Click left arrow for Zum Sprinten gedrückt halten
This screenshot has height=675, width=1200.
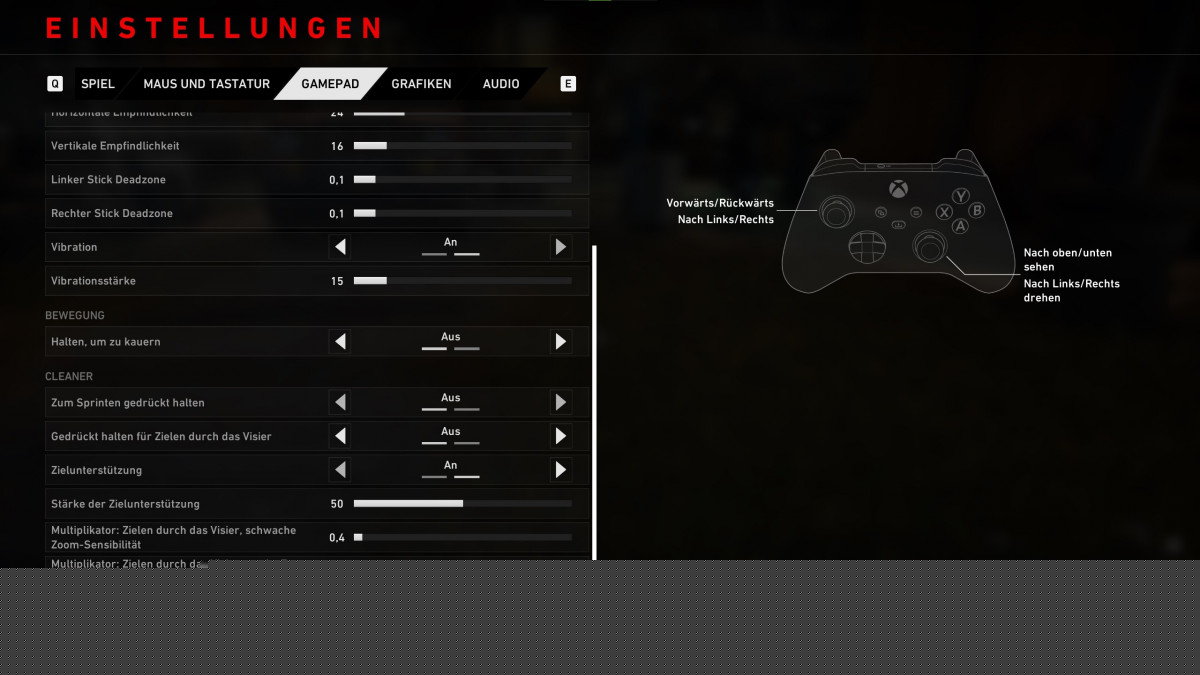[340, 403]
